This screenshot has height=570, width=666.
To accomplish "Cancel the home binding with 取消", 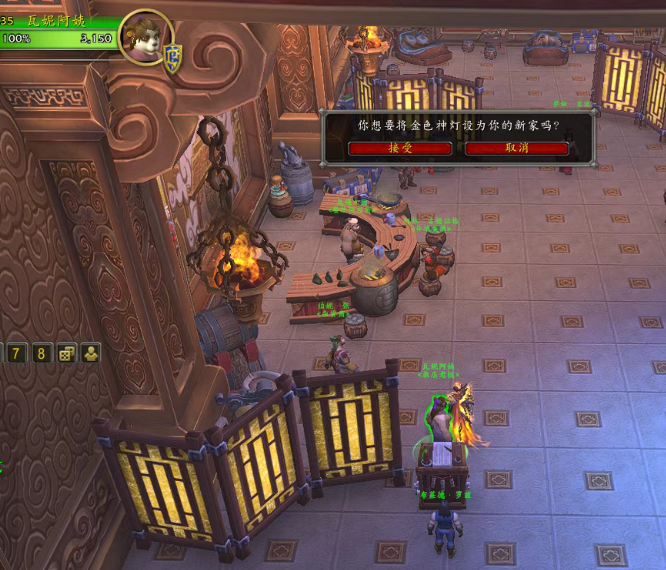I will tap(517, 148).
